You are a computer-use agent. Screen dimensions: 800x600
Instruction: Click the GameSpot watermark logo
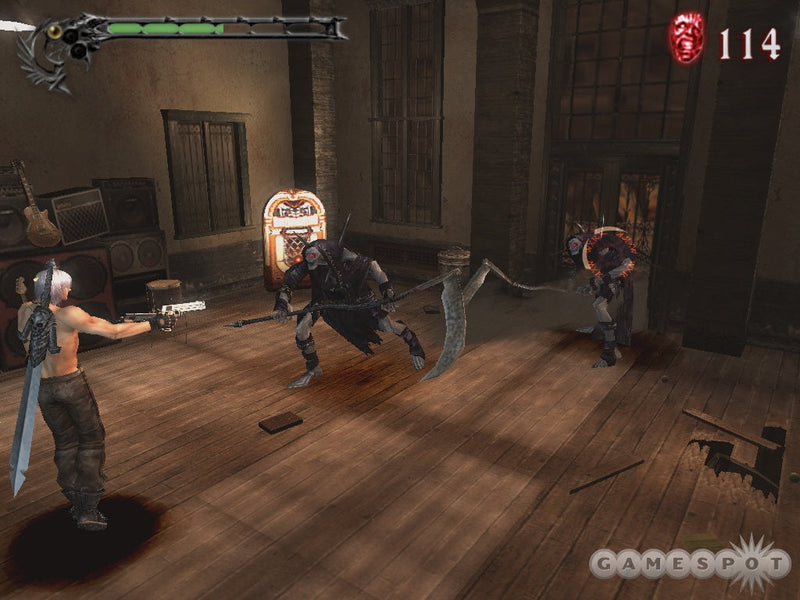coord(689,564)
